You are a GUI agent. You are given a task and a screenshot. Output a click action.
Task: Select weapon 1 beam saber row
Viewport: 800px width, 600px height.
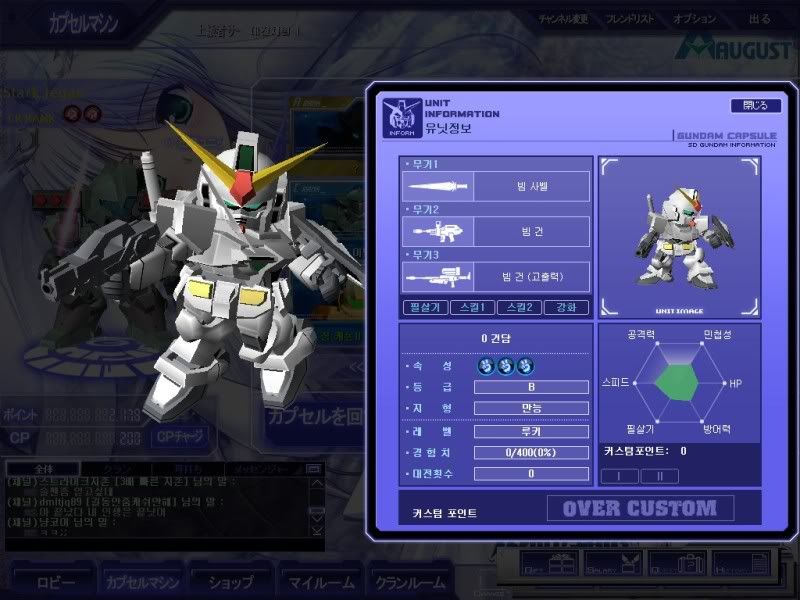click(496, 186)
